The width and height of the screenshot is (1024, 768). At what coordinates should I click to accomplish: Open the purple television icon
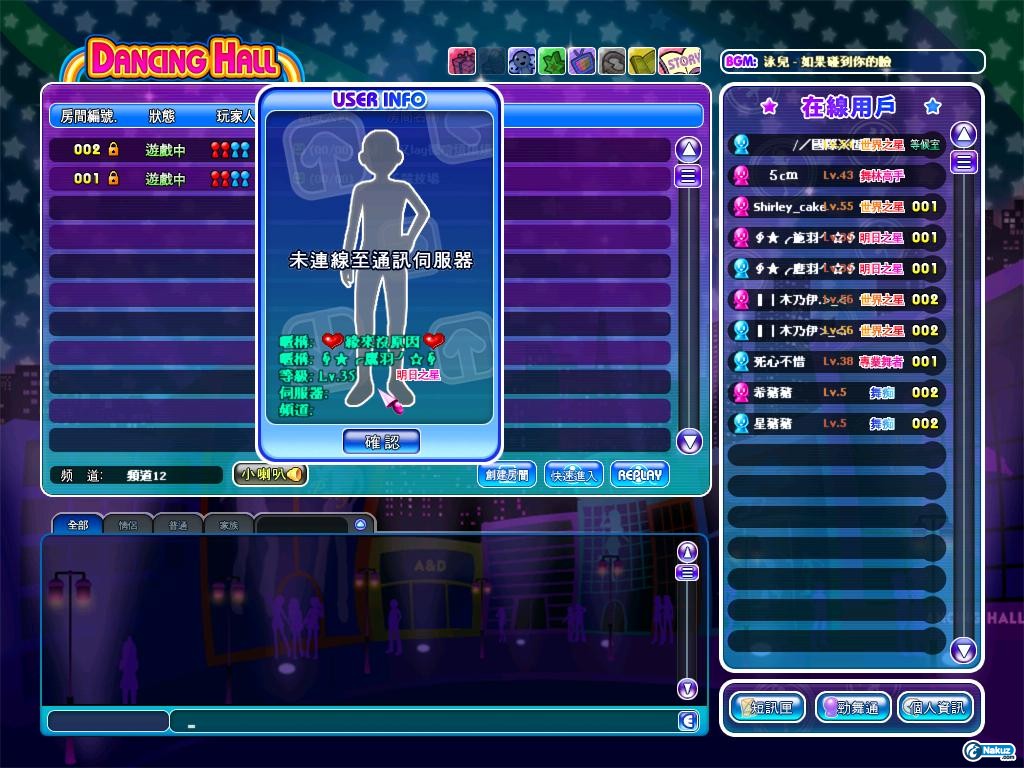(x=581, y=61)
